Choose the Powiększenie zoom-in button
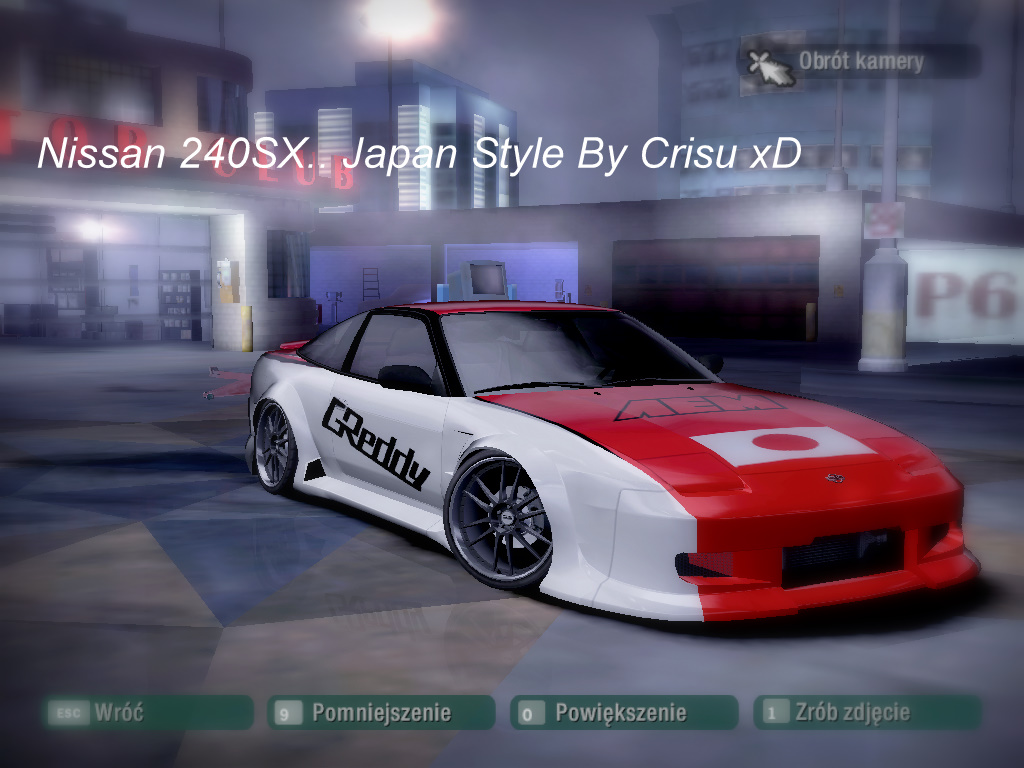 click(623, 713)
